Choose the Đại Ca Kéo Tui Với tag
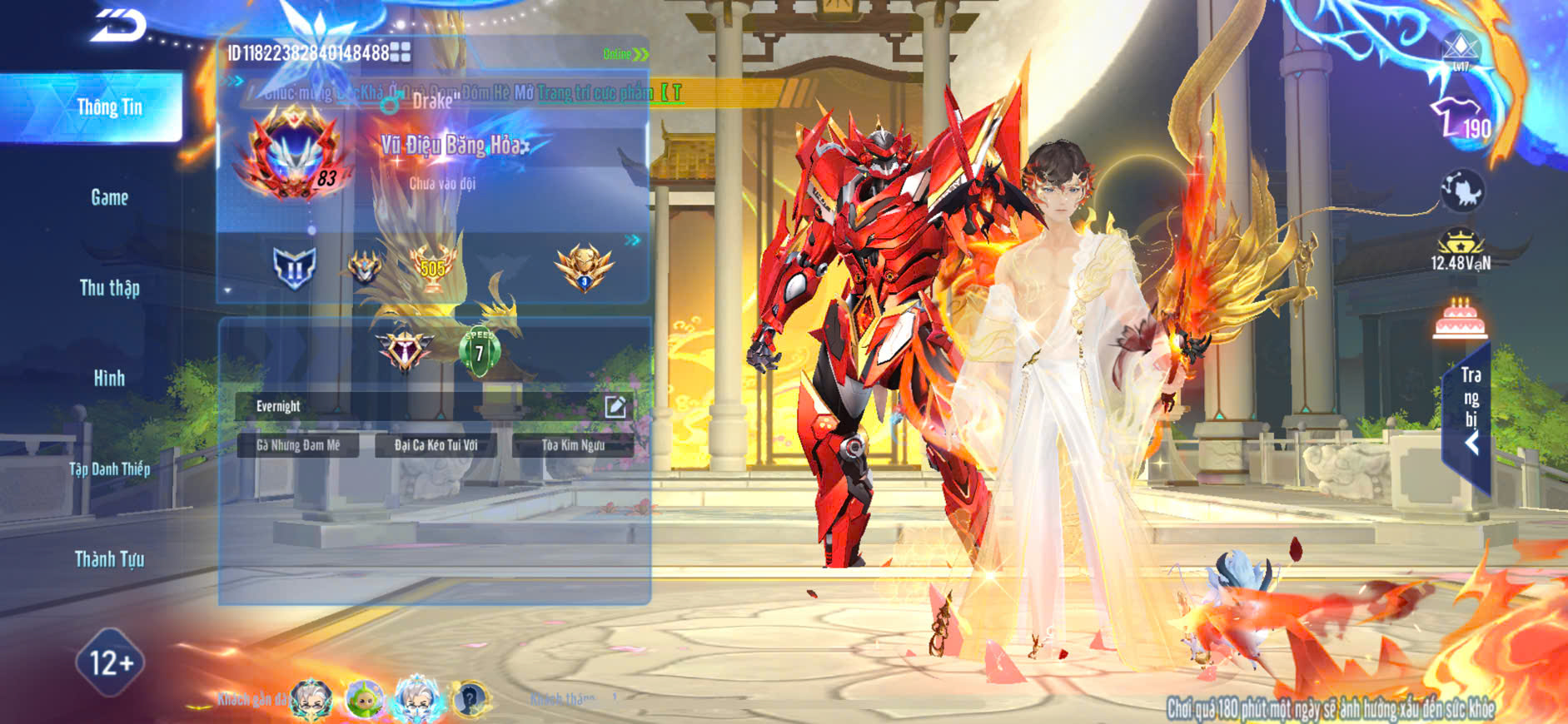The image size is (1568, 724). (436, 445)
